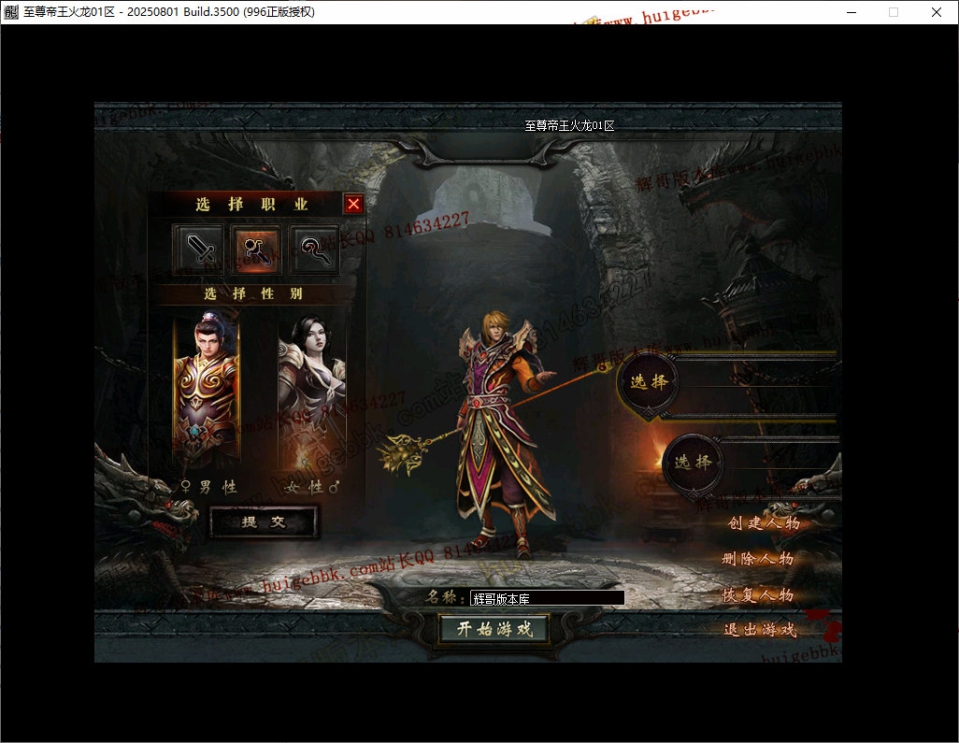Open 创建人物 to create a character
Image resolution: width=959 pixels, height=743 pixels.
[x=763, y=523]
